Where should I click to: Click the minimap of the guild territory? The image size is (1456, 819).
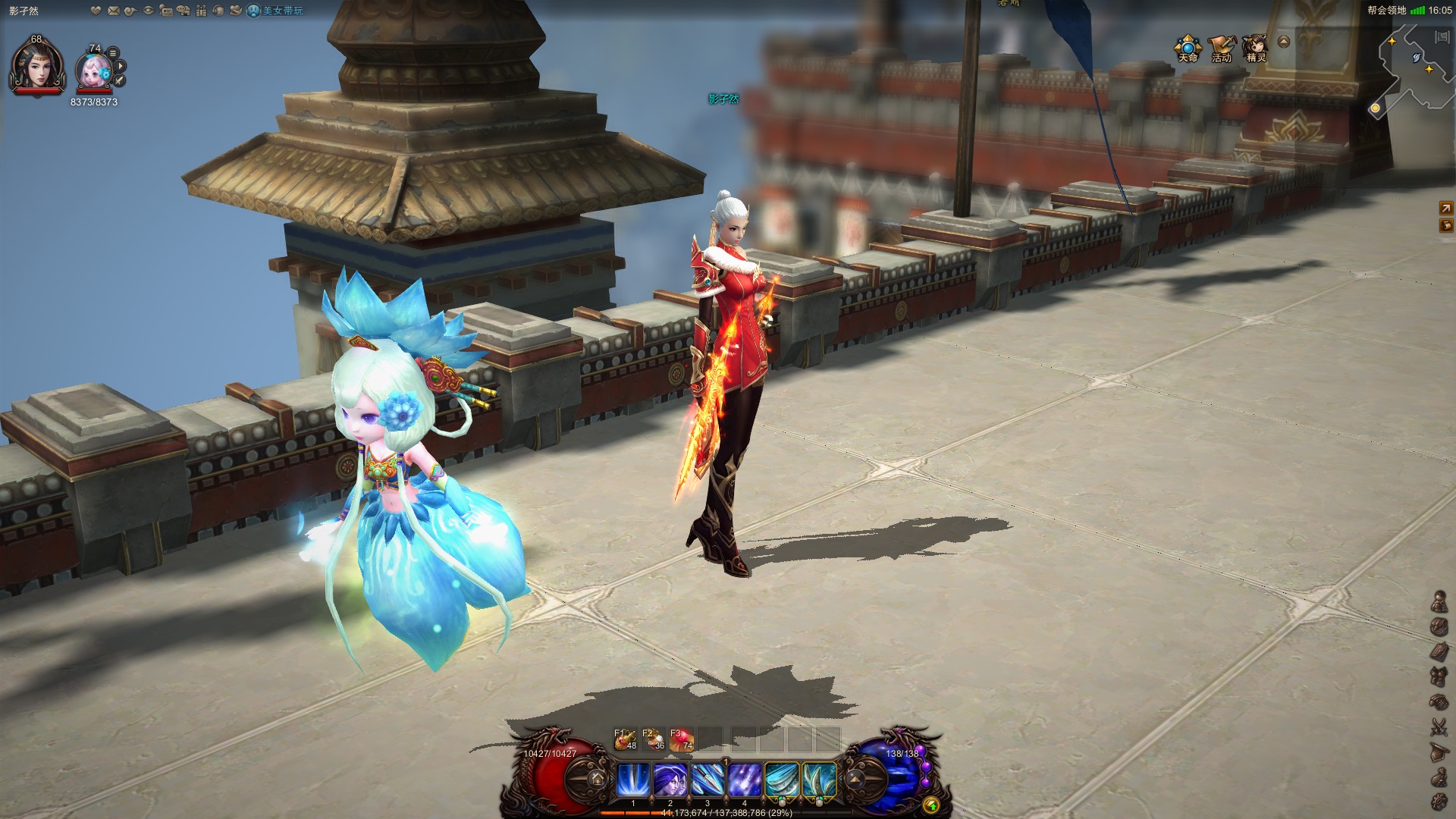[x=1414, y=68]
